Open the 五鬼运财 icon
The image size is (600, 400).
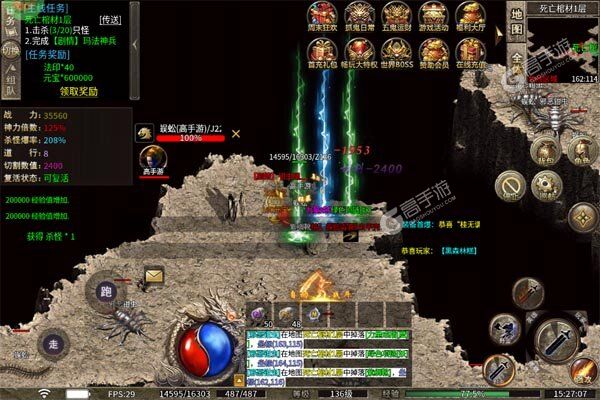point(395,14)
